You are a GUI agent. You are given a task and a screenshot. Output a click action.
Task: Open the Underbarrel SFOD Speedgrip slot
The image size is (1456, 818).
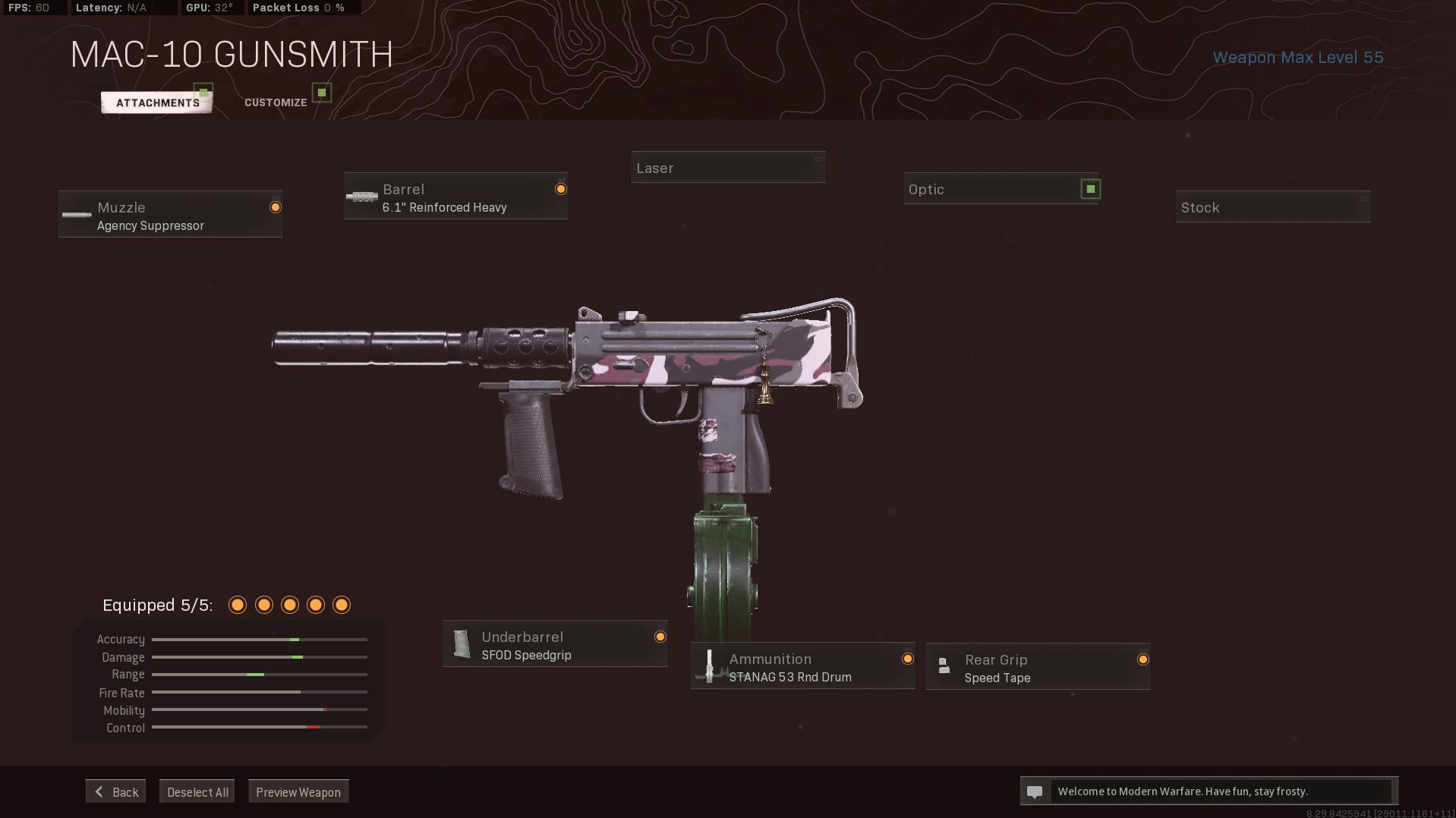coord(555,645)
